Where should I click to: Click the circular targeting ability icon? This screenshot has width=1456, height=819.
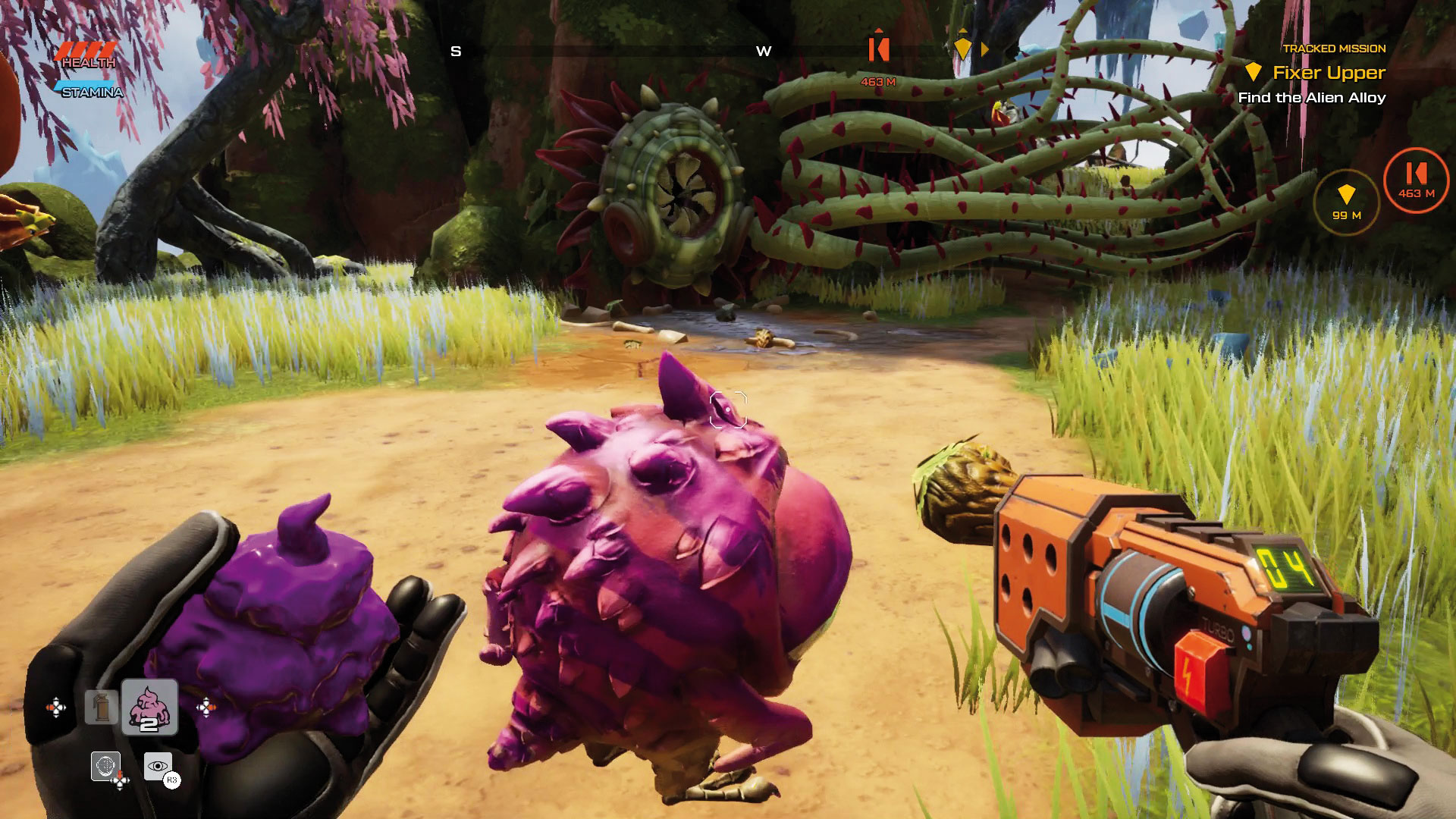pyautogui.click(x=105, y=766)
